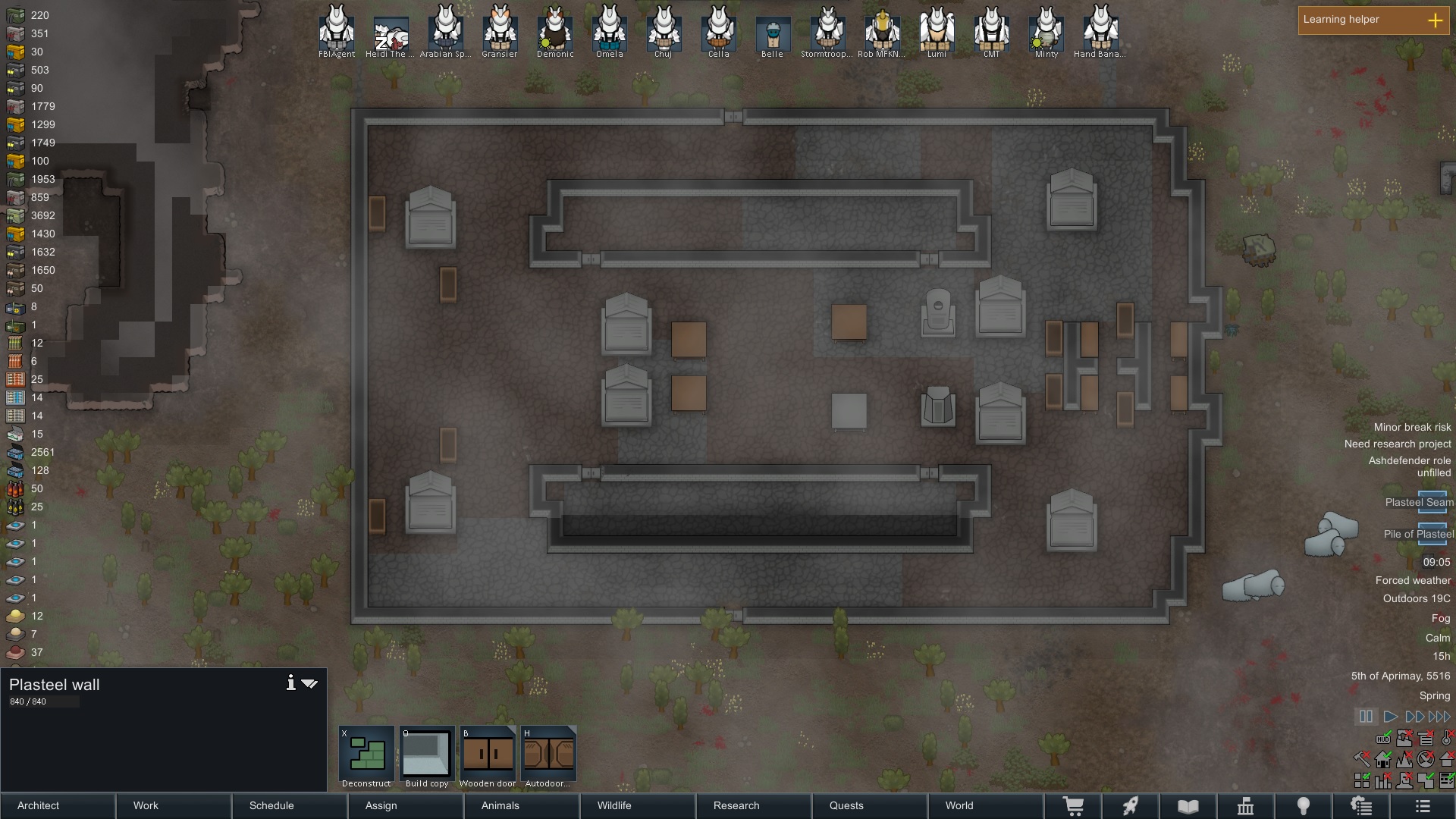
Task: Open the Plasteel wall info card
Action: 290,683
